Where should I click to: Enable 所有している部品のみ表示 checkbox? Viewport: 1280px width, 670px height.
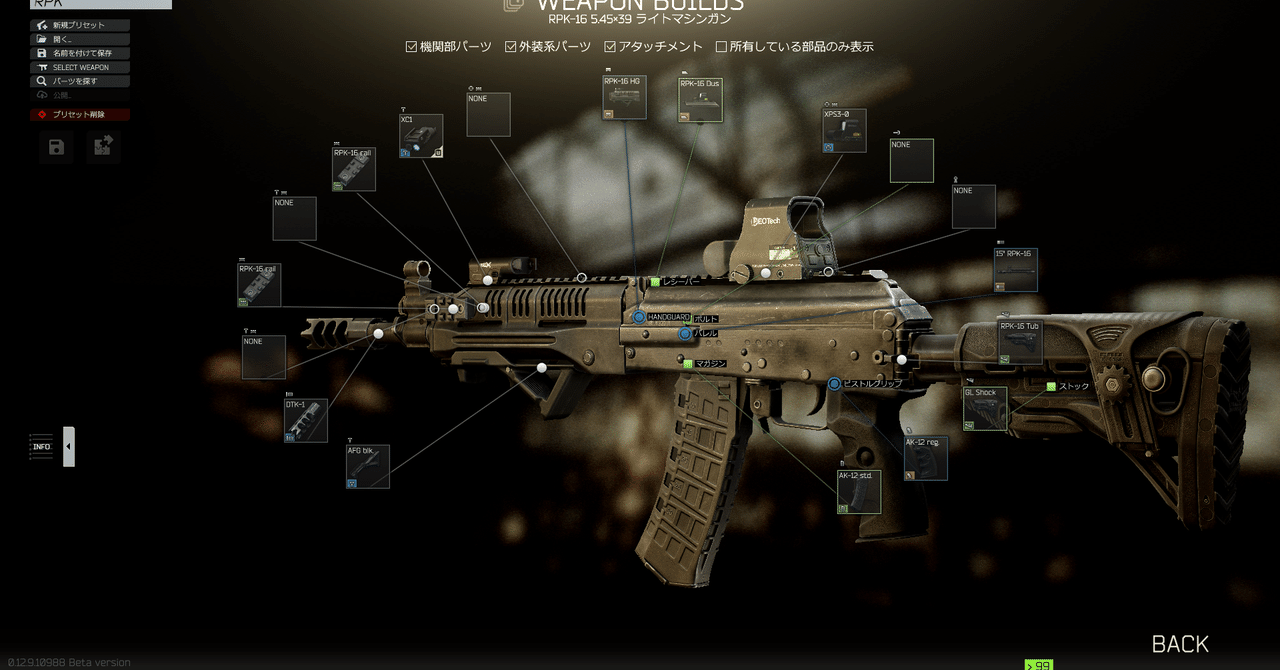722,47
